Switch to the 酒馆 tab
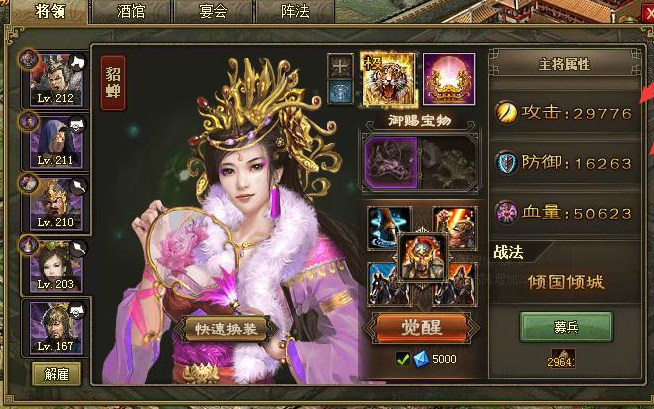The image size is (654, 409). click(x=130, y=13)
